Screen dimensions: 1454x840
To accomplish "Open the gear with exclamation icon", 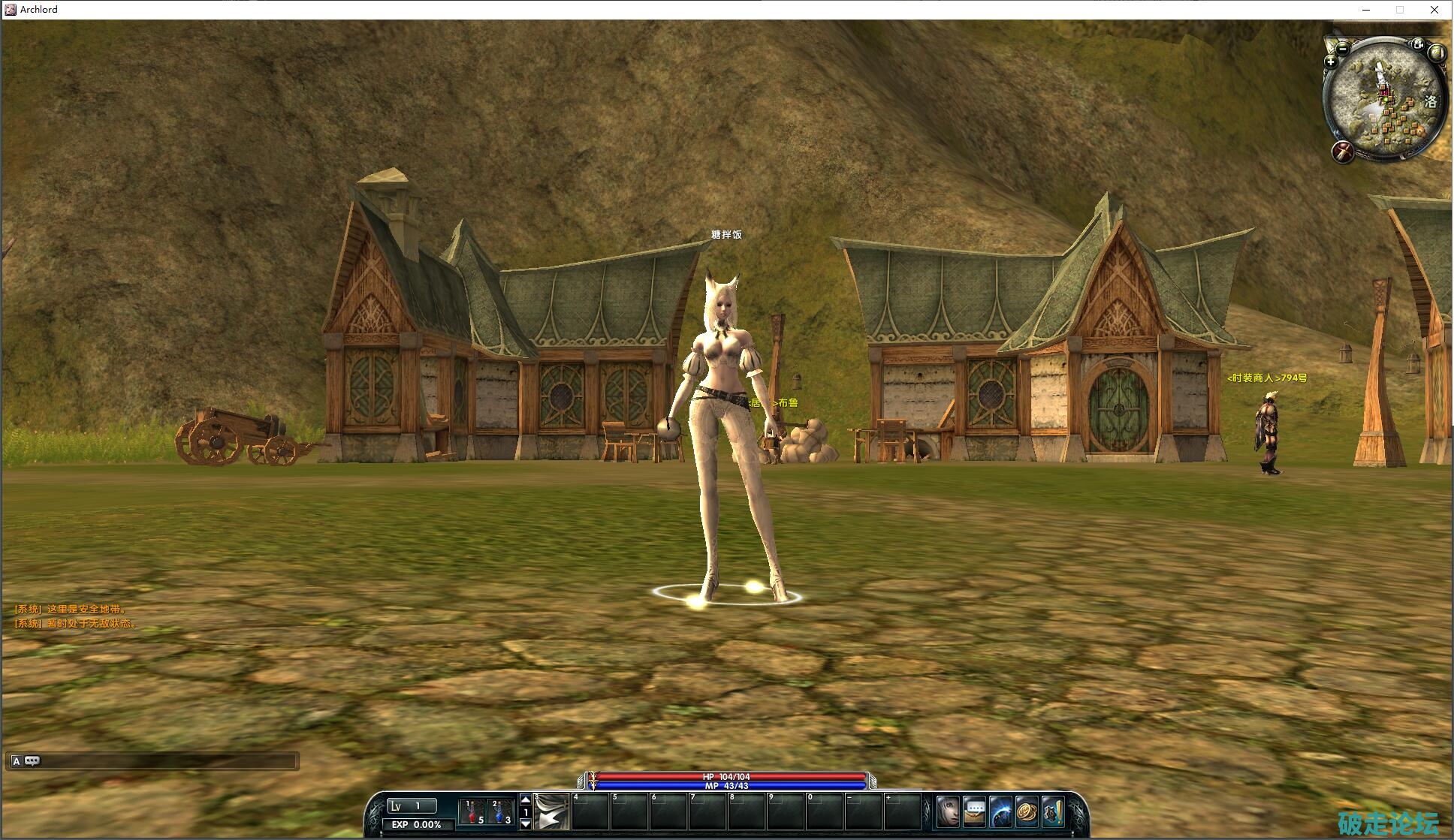I will pyautogui.click(x=1053, y=811).
